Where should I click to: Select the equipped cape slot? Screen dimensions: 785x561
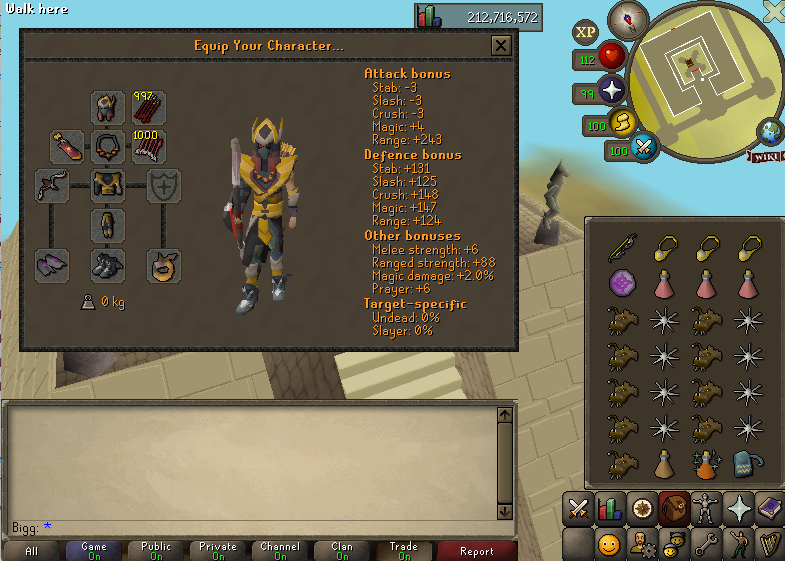click(67, 146)
